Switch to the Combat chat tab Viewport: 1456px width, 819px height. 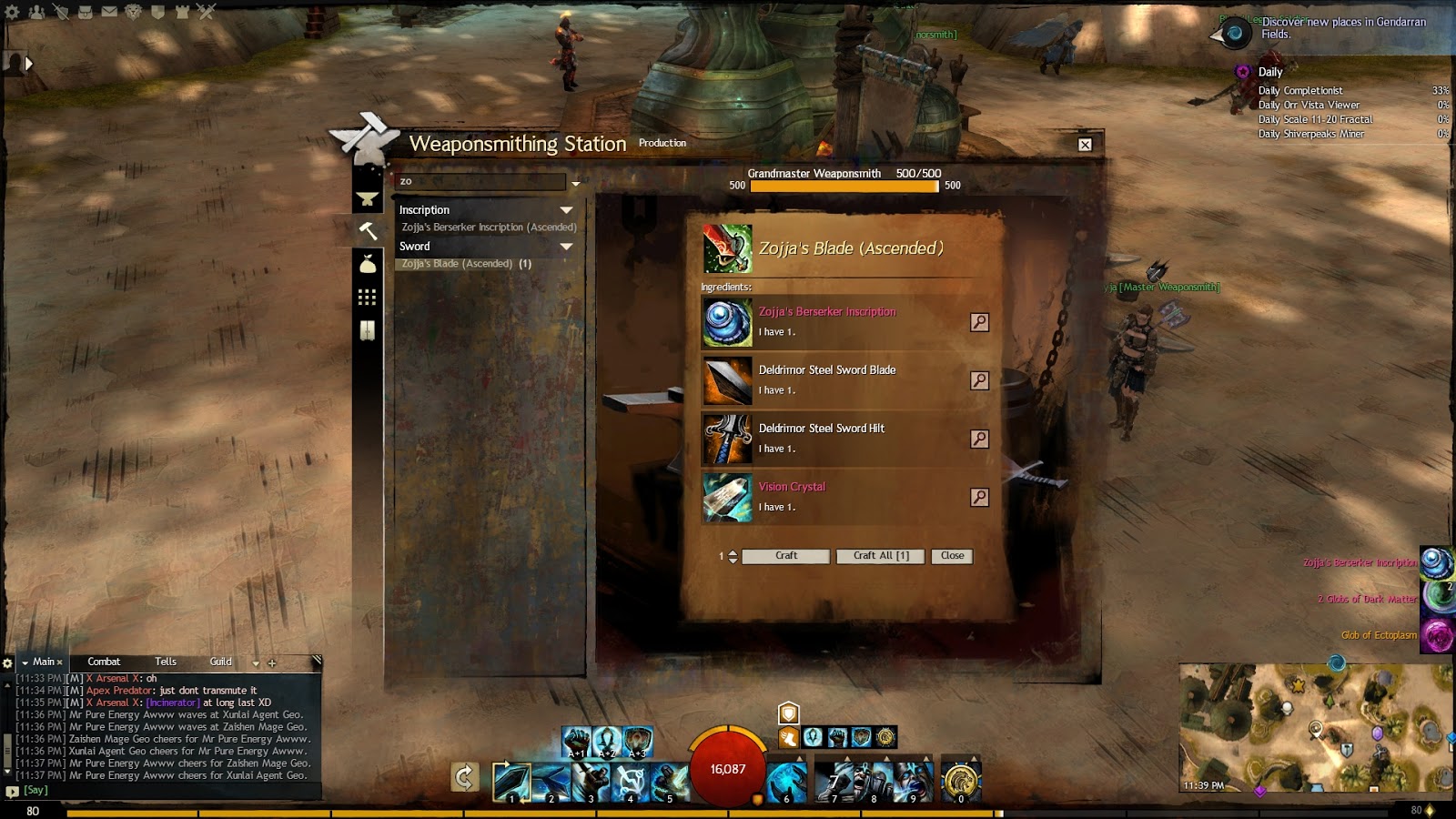coord(104,662)
